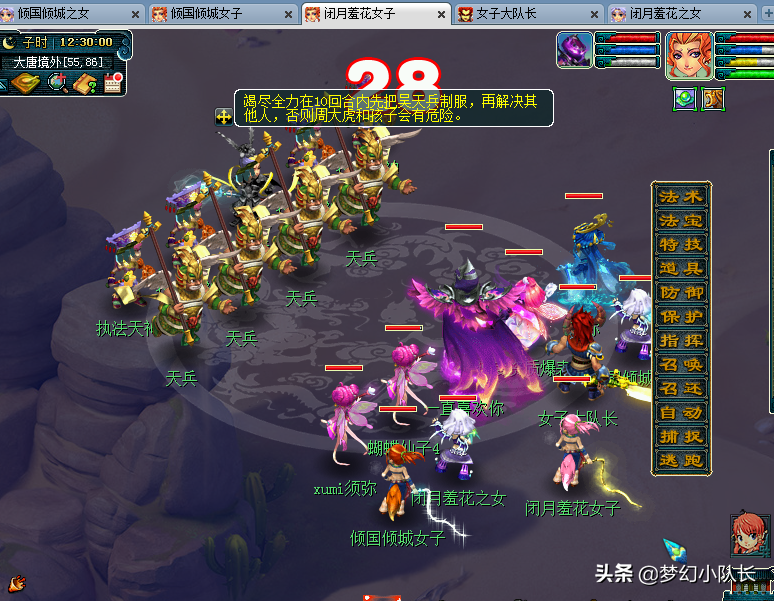Open the 法术 spell command
The width and height of the screenshot is (774, 601).
pyautogui.click(x=681, y=197)
